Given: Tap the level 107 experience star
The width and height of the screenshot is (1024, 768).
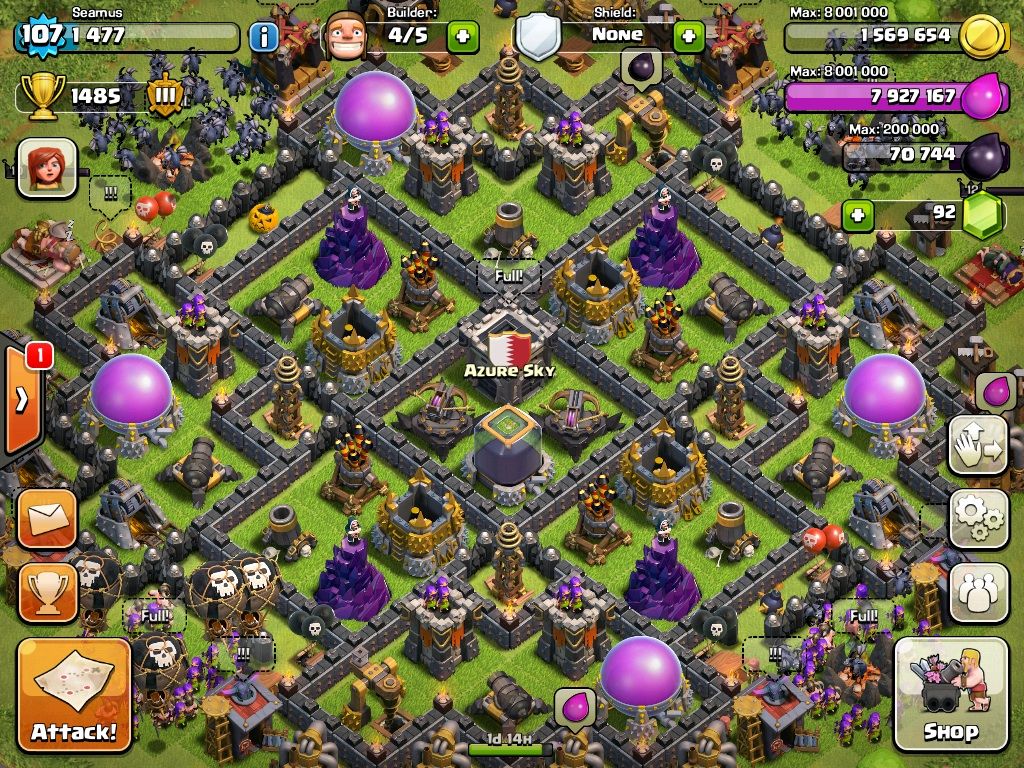Looking at the screenshot, I should [39, 36].
